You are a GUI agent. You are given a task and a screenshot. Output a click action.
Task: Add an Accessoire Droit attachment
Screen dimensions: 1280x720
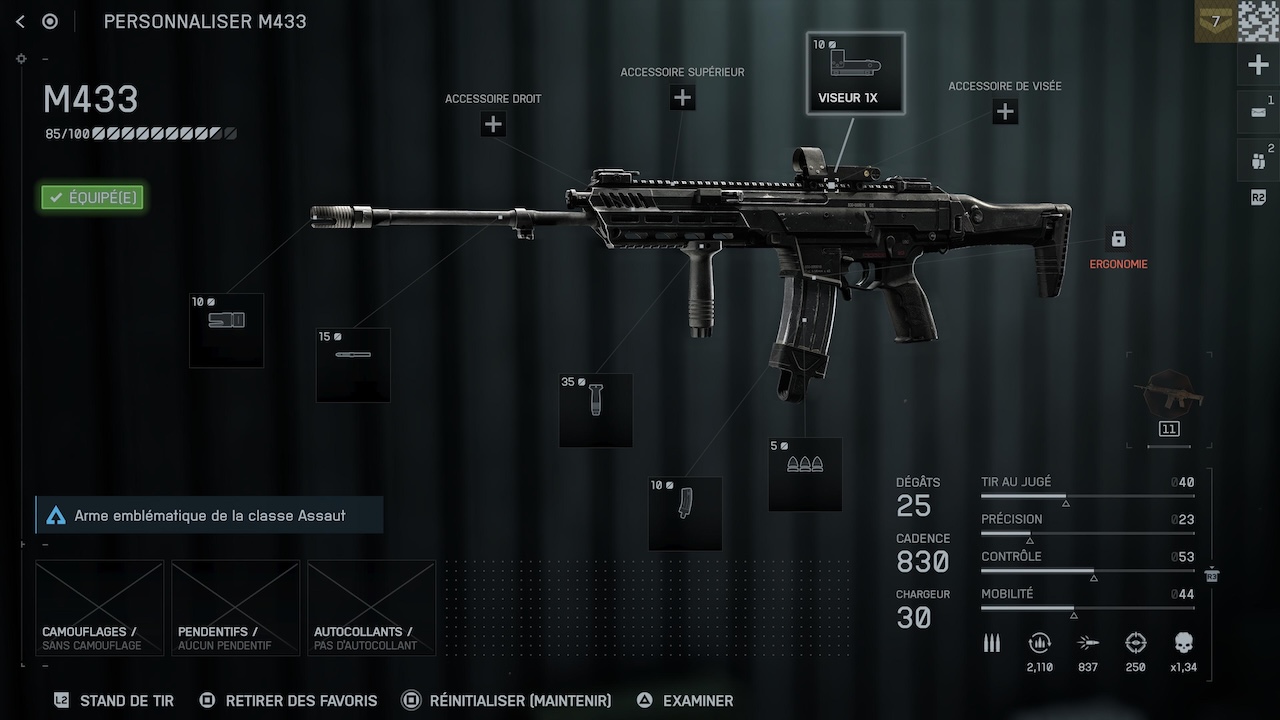coord(493,124)
